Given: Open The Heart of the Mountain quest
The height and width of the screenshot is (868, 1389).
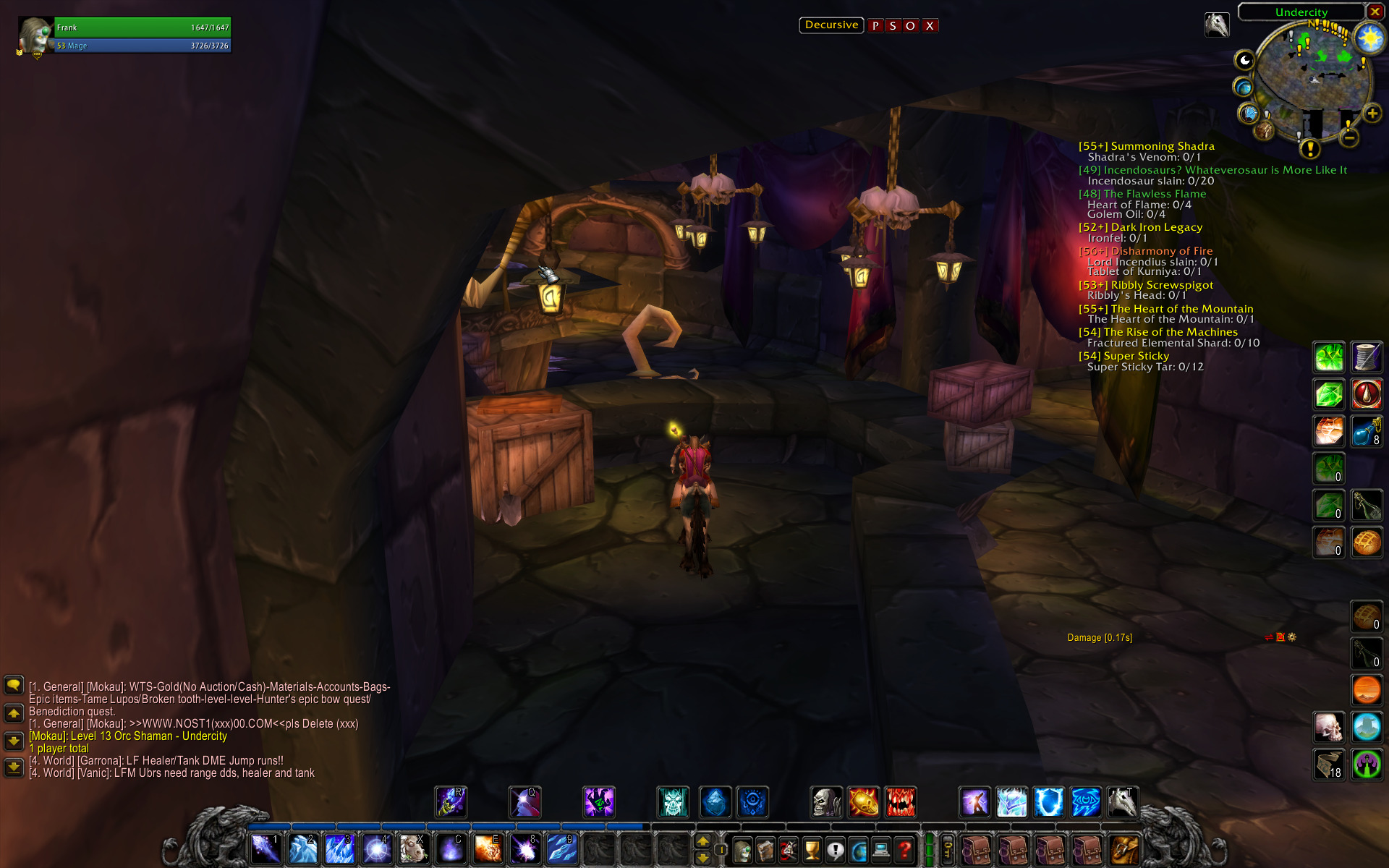Looking at the screenshot, I should pyautogui.click(x=1181, y=309).
